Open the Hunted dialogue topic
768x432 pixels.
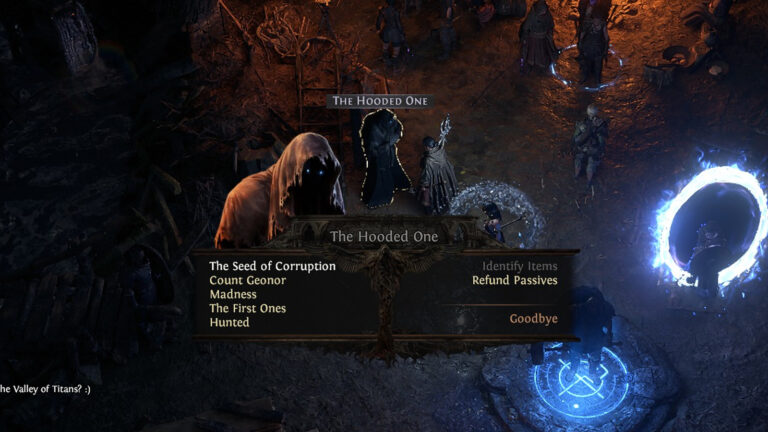[x=229, y=322]
